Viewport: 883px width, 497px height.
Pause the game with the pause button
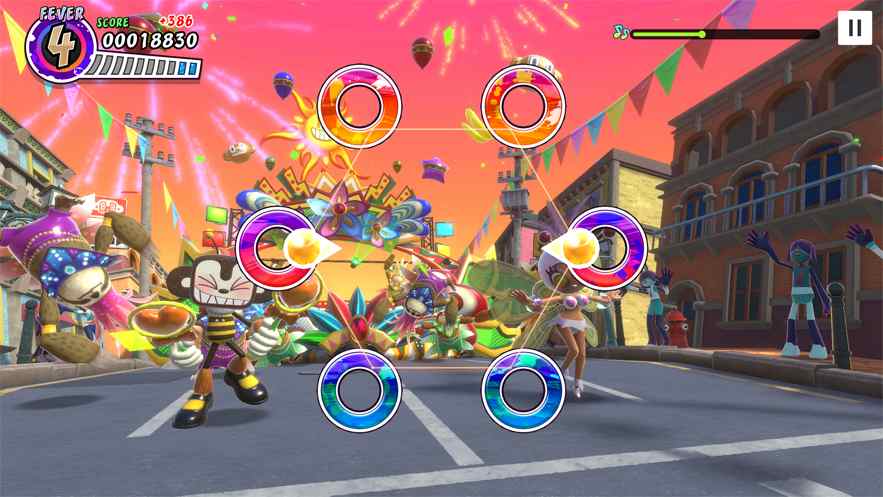coord(854,28)
